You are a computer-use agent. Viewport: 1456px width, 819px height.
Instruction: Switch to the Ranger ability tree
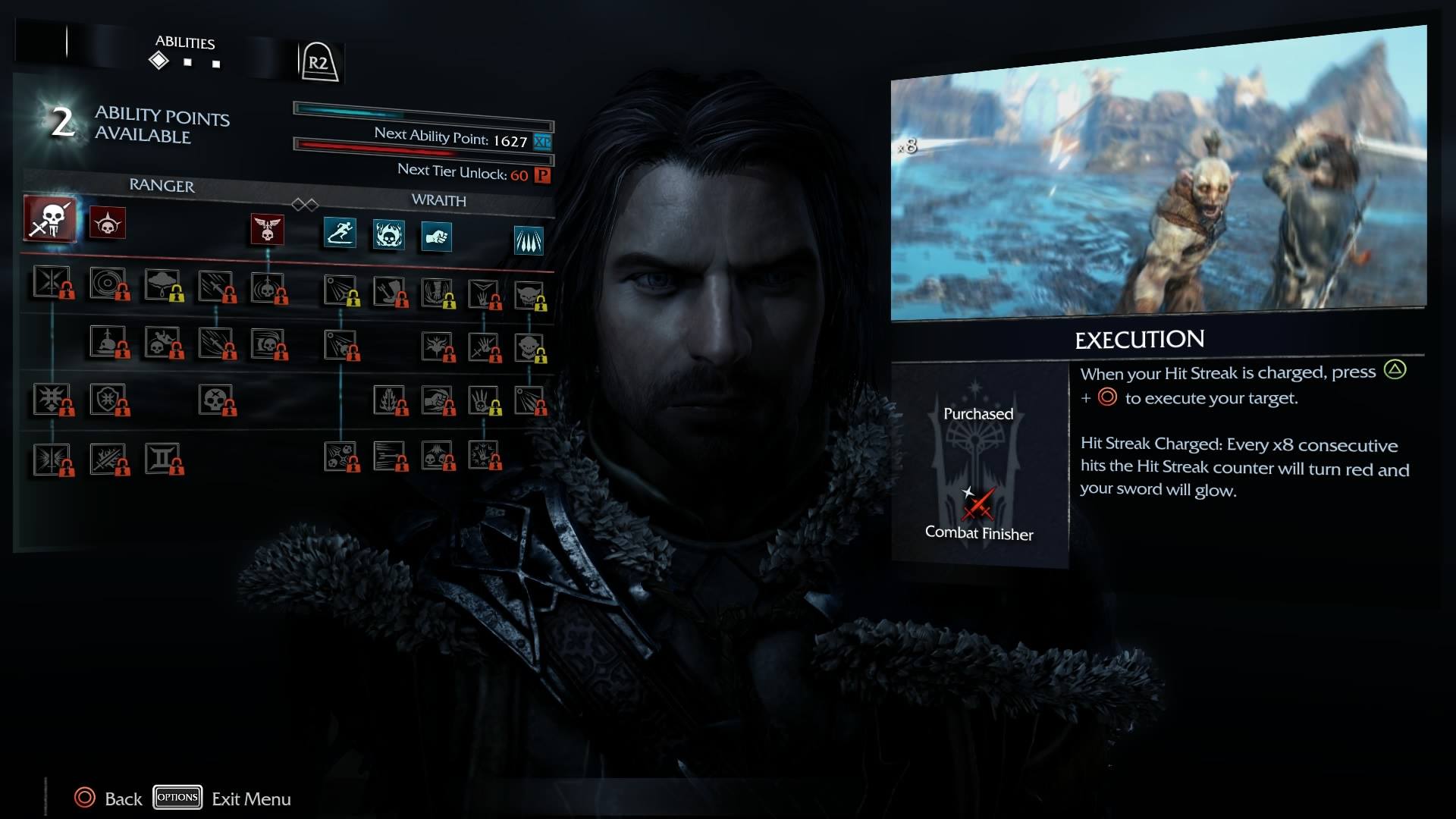coord(162,186)
